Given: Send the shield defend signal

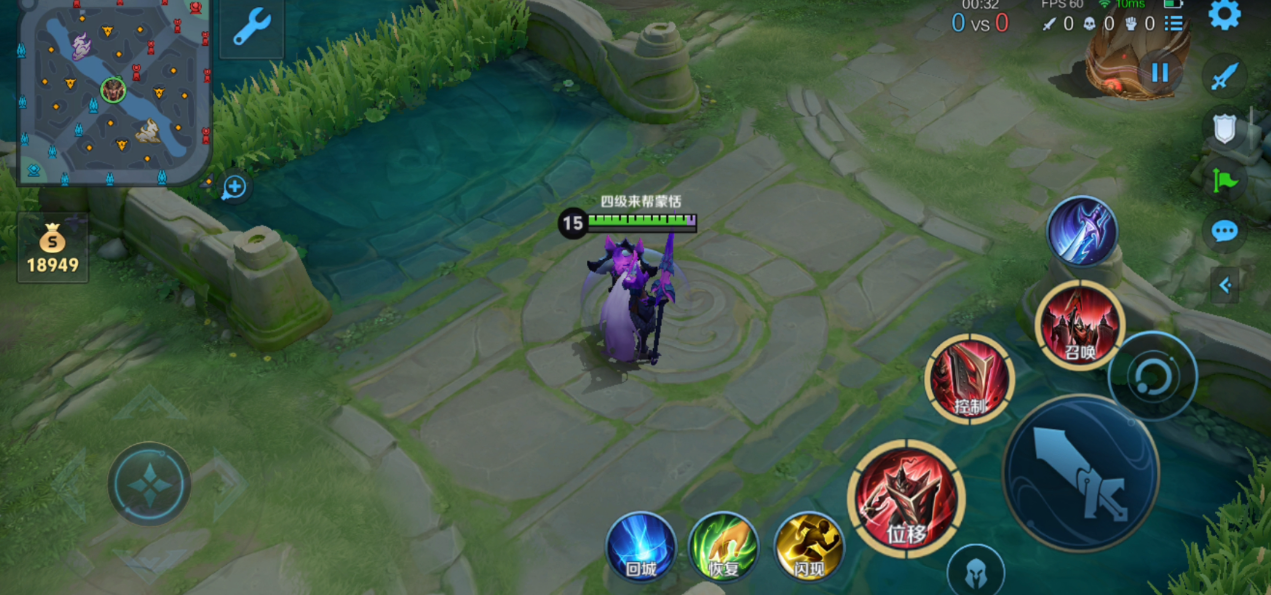Looking at the screenshot, I should (x=1224, y=128).
